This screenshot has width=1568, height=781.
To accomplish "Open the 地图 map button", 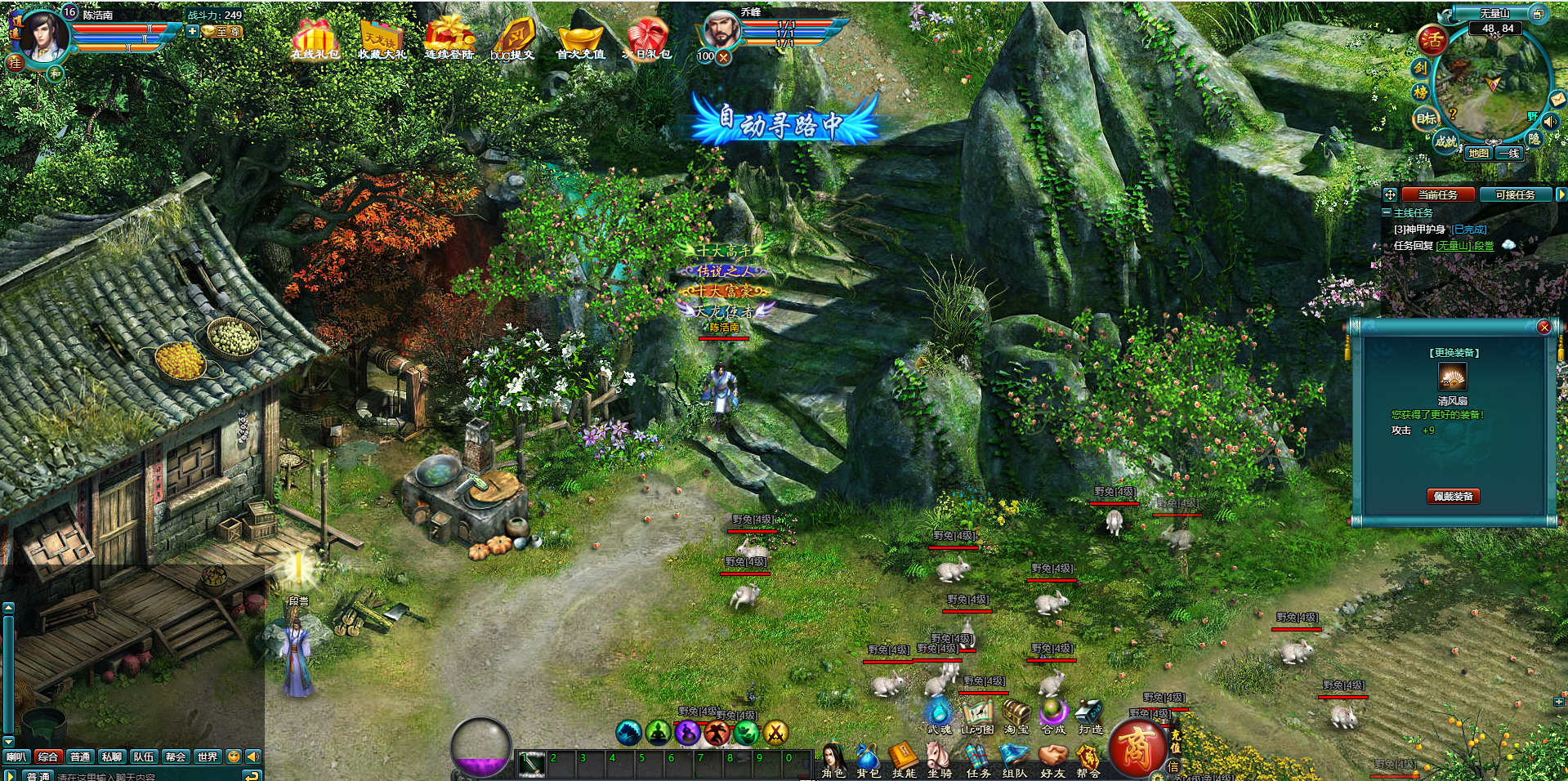I will 1477,153.
